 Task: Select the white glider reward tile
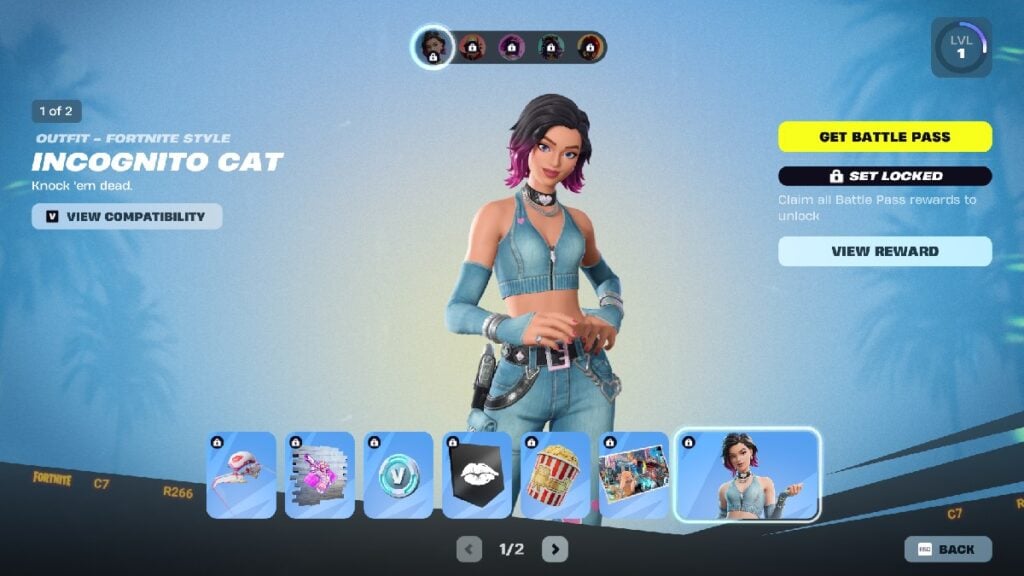coord(241,475)
